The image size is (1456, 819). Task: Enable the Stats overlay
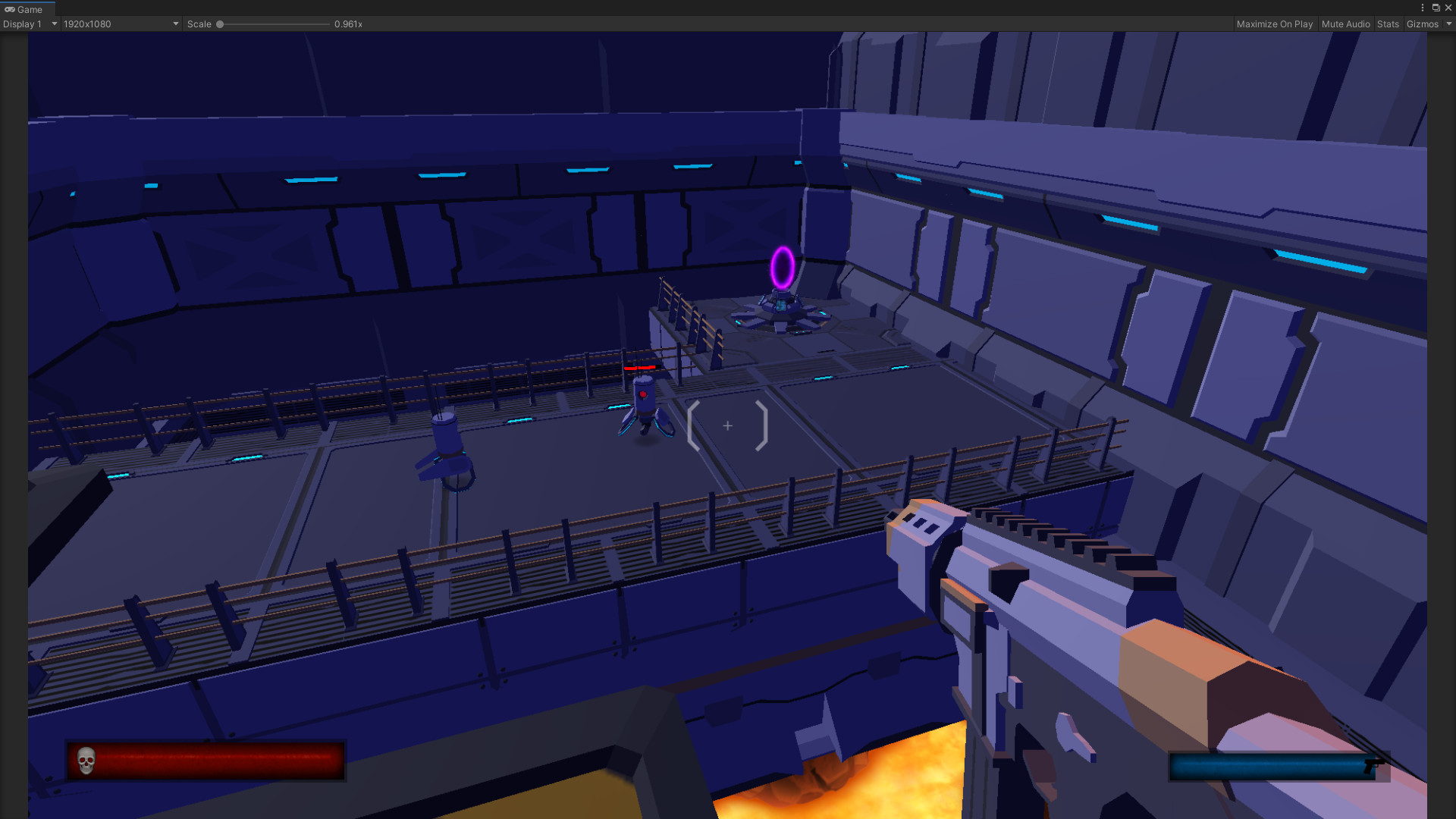1388,24
